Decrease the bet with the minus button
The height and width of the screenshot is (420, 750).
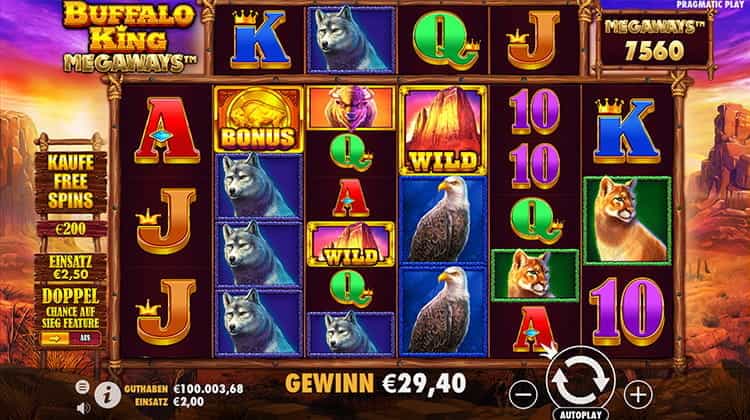[x=522, y=389]
